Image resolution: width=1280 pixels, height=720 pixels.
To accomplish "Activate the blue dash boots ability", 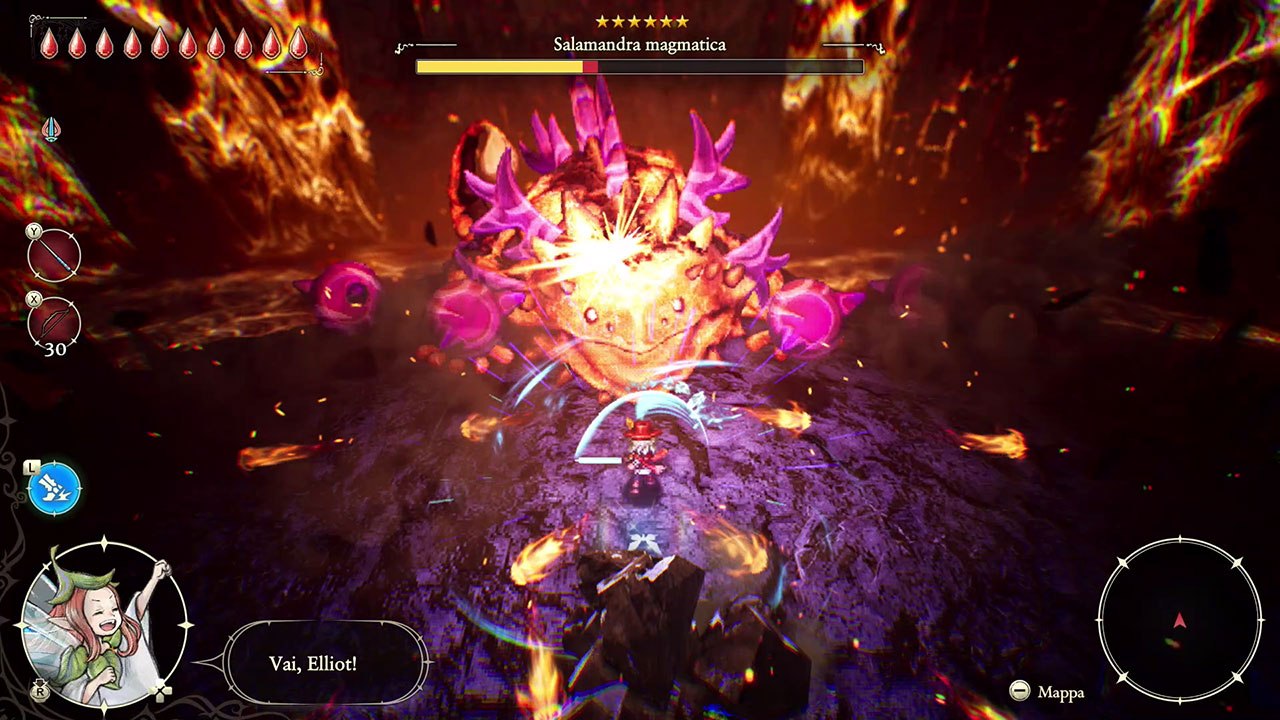I will point(54,489).
